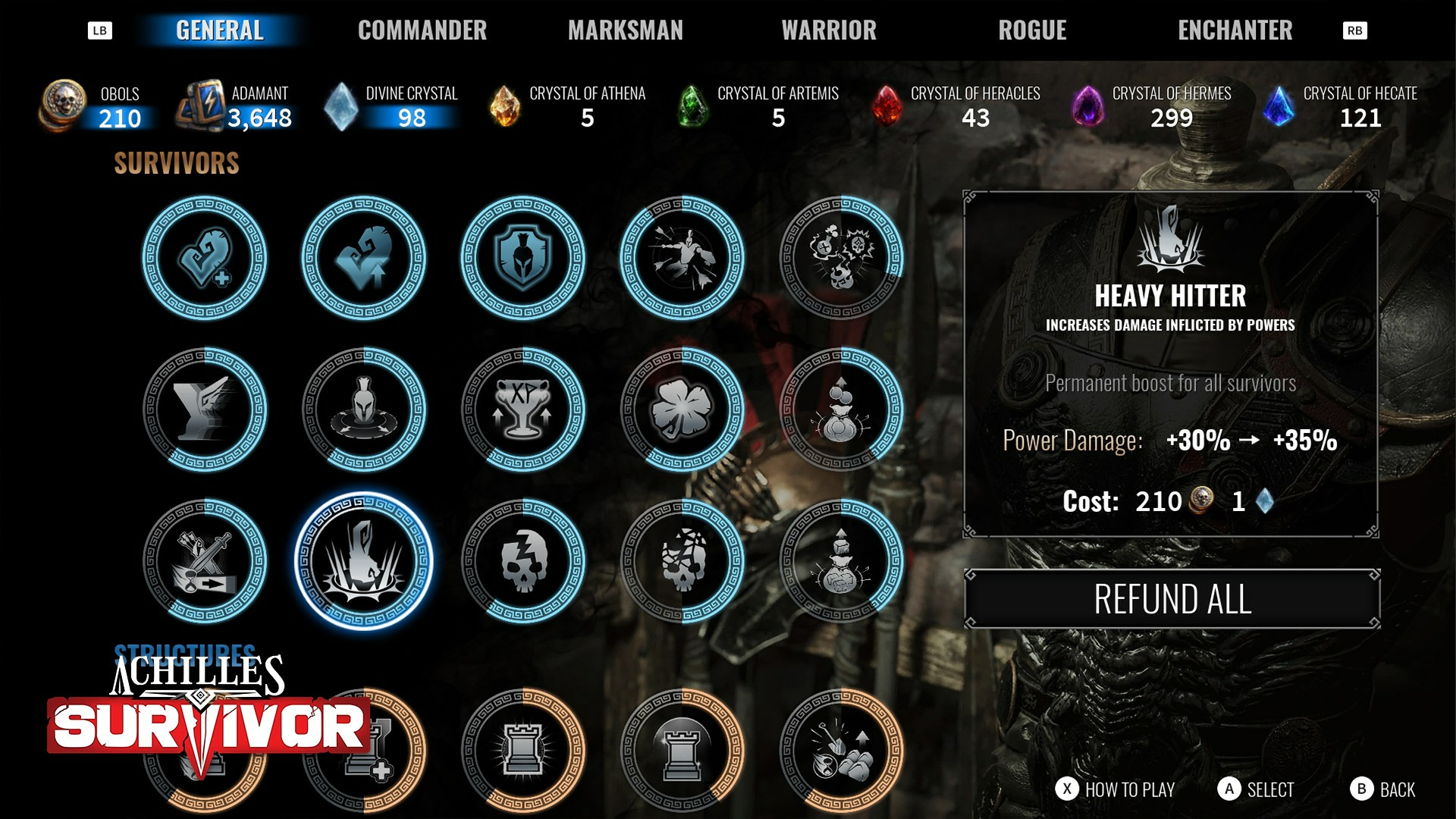Select the glowing tower structure upgrade

[523, 751]
